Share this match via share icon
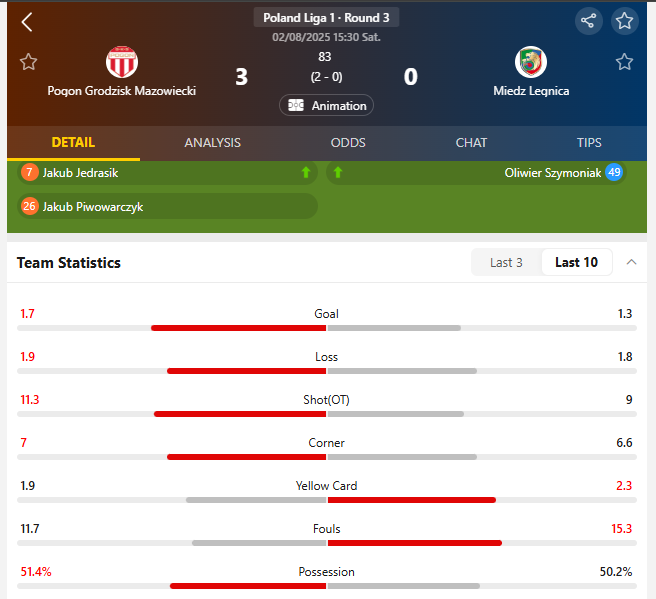 [x=589, y=21]
